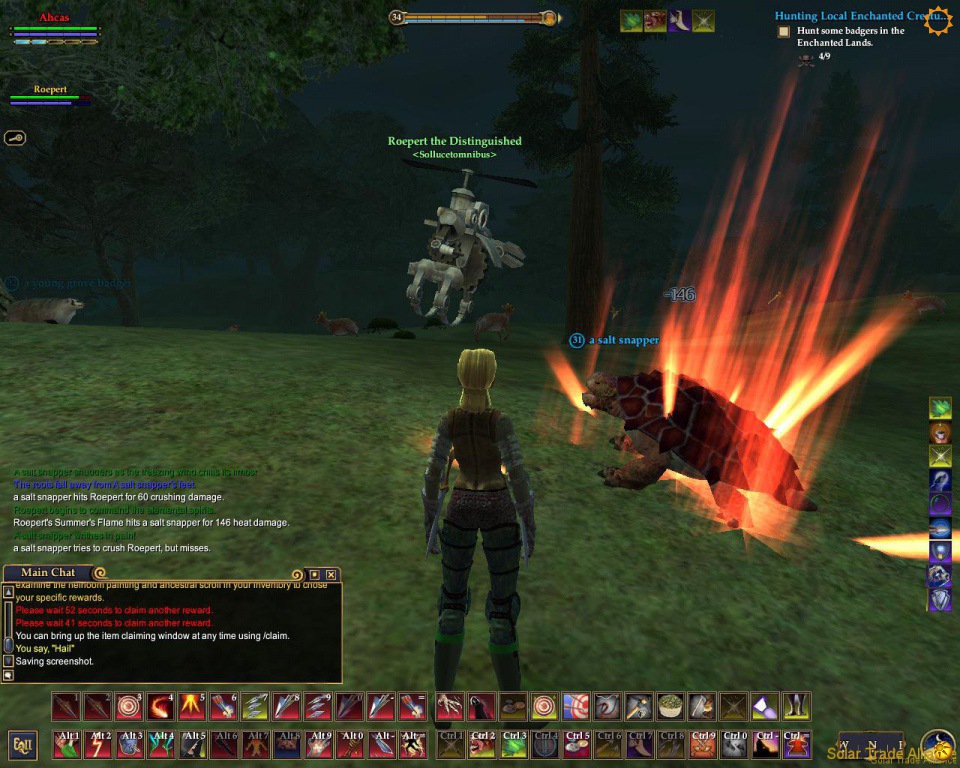Use the fiery slash ability in slot 4
Screen dimensions: 960x768
[x=160, y=706]
